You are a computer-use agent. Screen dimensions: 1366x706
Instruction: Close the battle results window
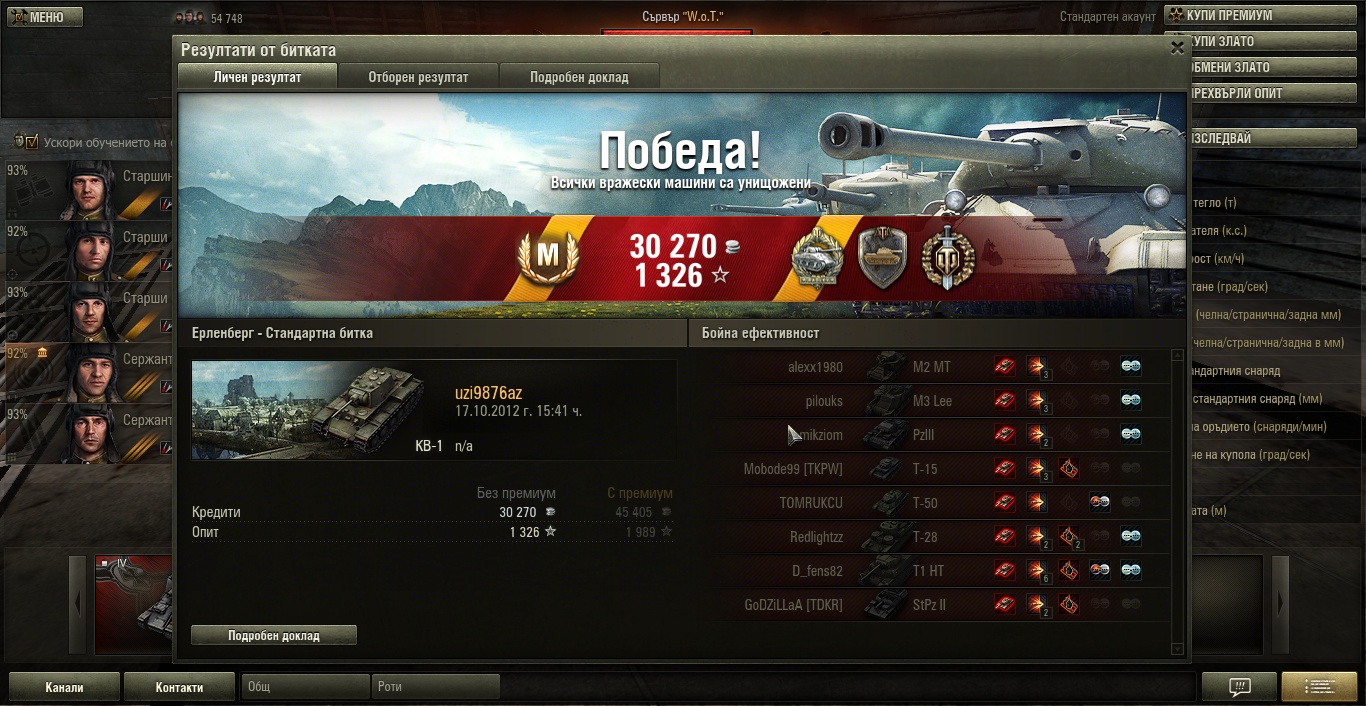1177,47
